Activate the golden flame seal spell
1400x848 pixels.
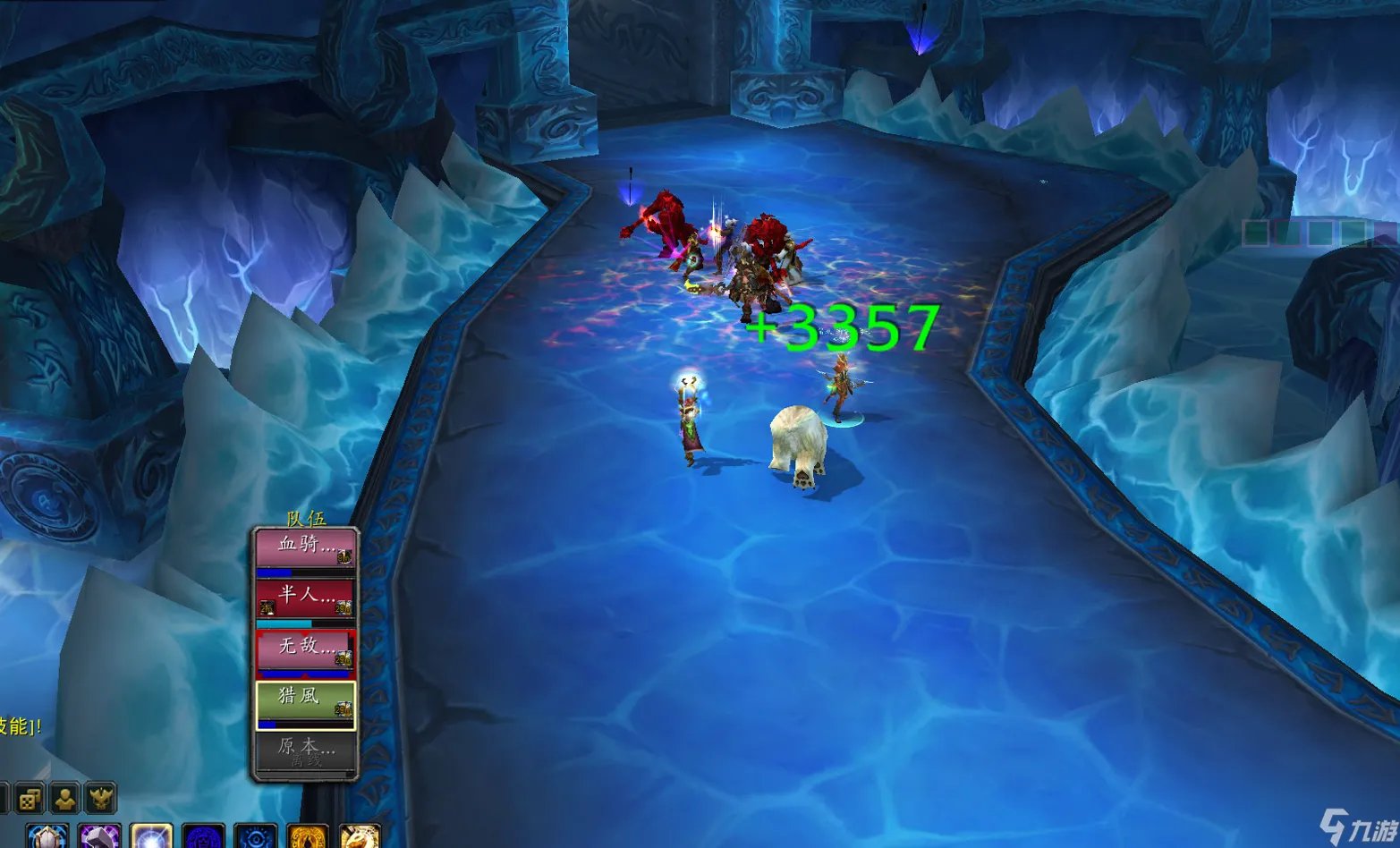point(306,839)
